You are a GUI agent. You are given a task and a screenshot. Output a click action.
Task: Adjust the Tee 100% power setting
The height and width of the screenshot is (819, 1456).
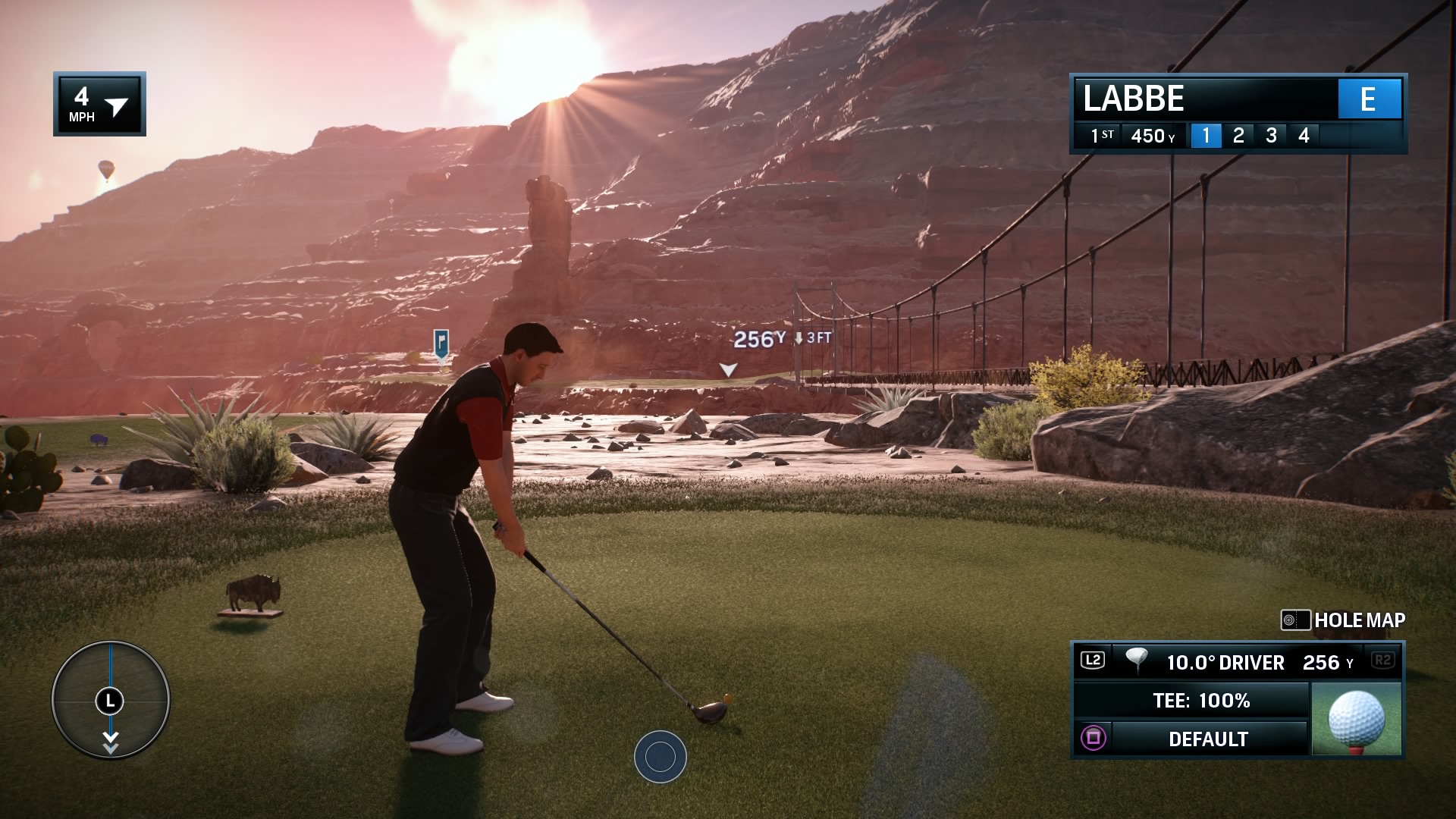point(1200,701)
